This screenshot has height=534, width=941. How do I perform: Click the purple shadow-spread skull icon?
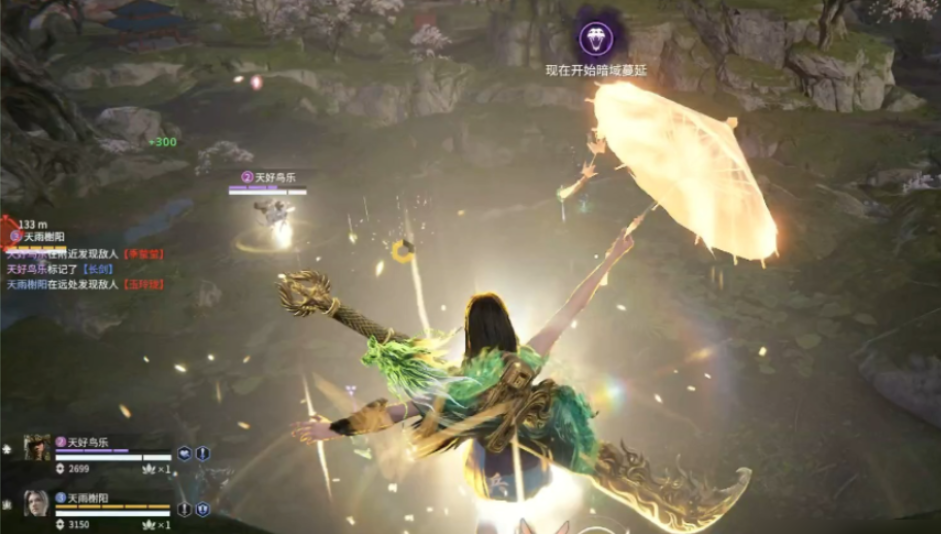click(597, 40)
